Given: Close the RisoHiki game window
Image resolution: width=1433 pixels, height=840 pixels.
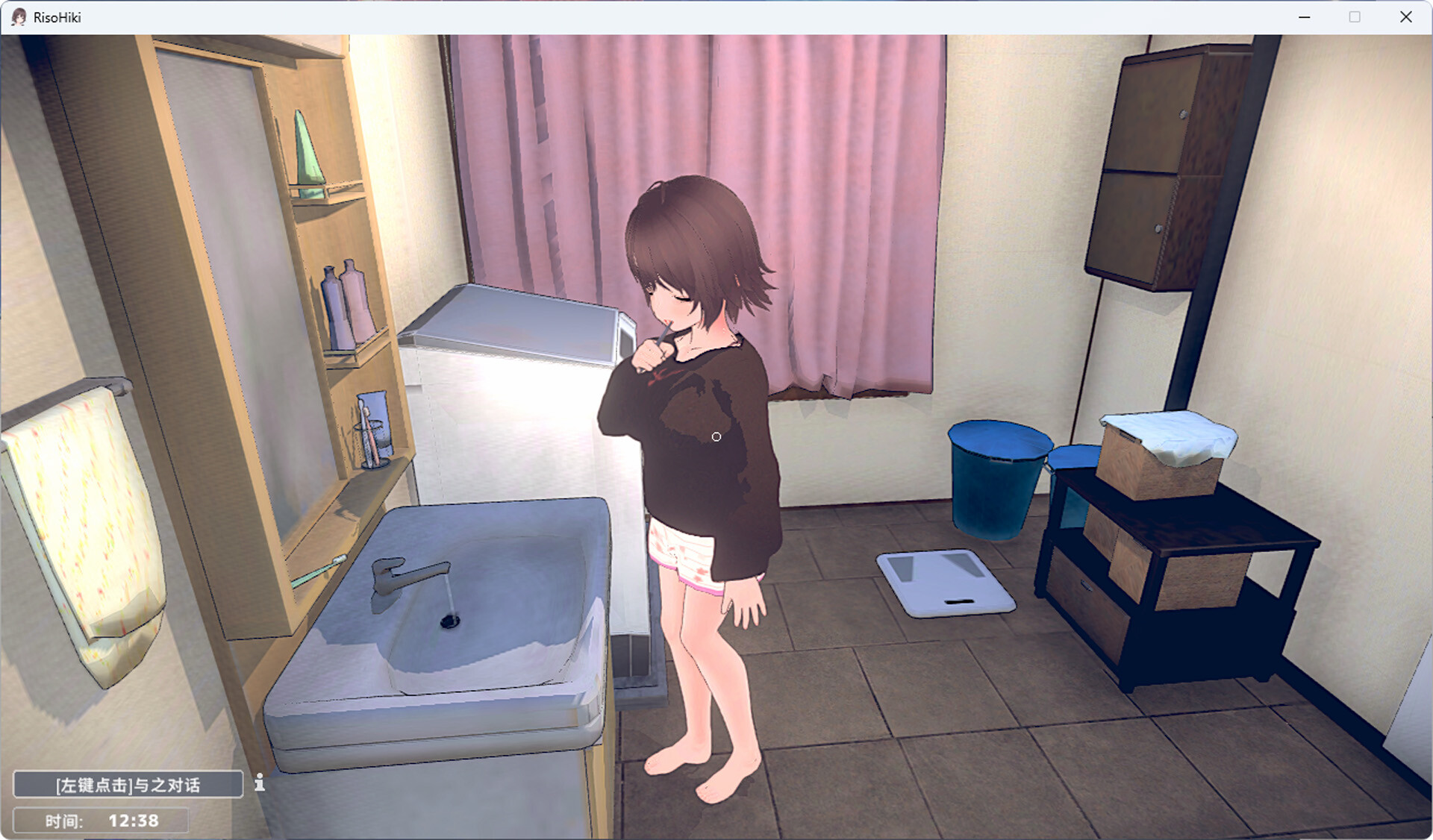Looking at the screenshot, I should coord(1406,17).
